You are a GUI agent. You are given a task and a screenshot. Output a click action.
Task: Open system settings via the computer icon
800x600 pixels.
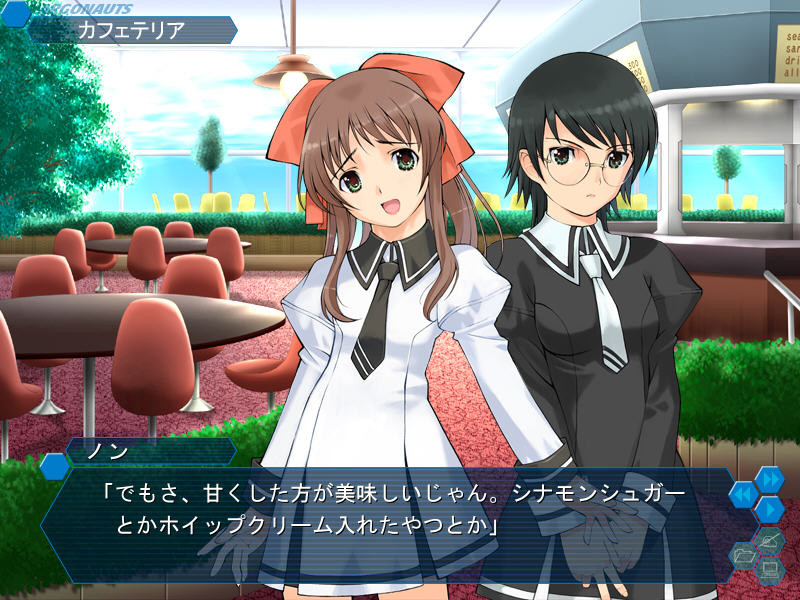click(768, 570)
